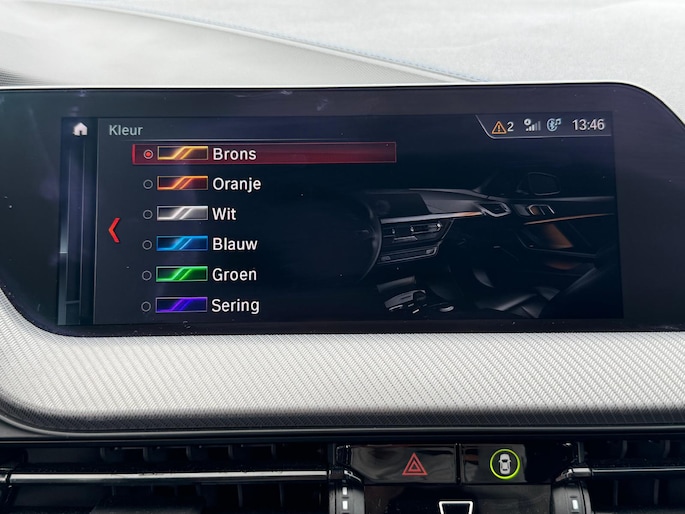685x514 pixels.
Task: Set the colour to Blauw
Action: (x=234, y=244)
